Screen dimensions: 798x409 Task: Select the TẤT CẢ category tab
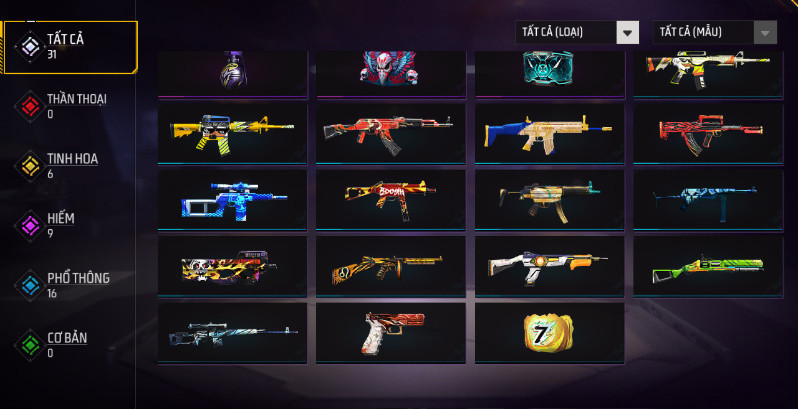69,46
